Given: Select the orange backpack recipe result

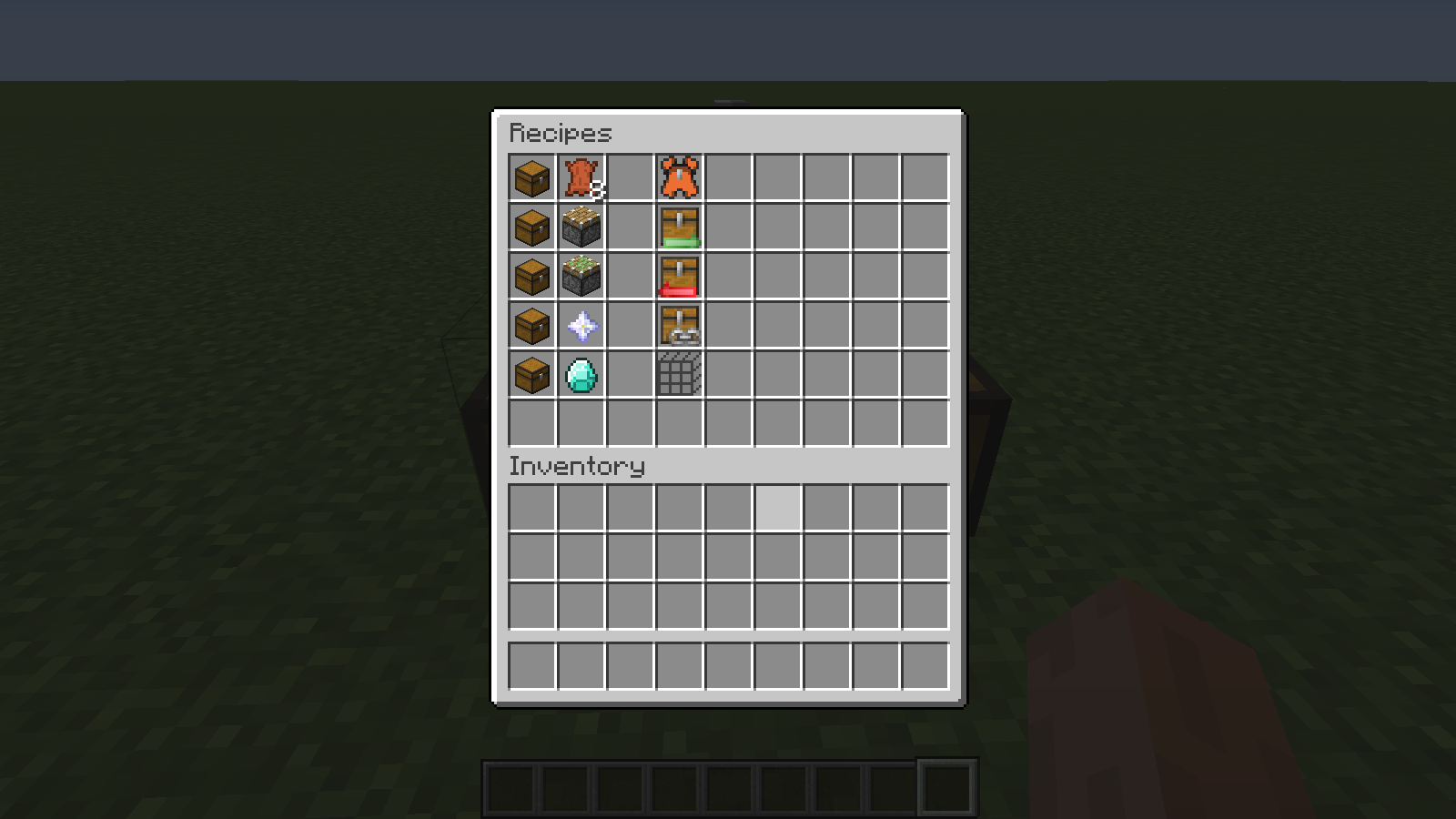Looking at the screenshot, I should pyautogui.click(x=678, y=177).
